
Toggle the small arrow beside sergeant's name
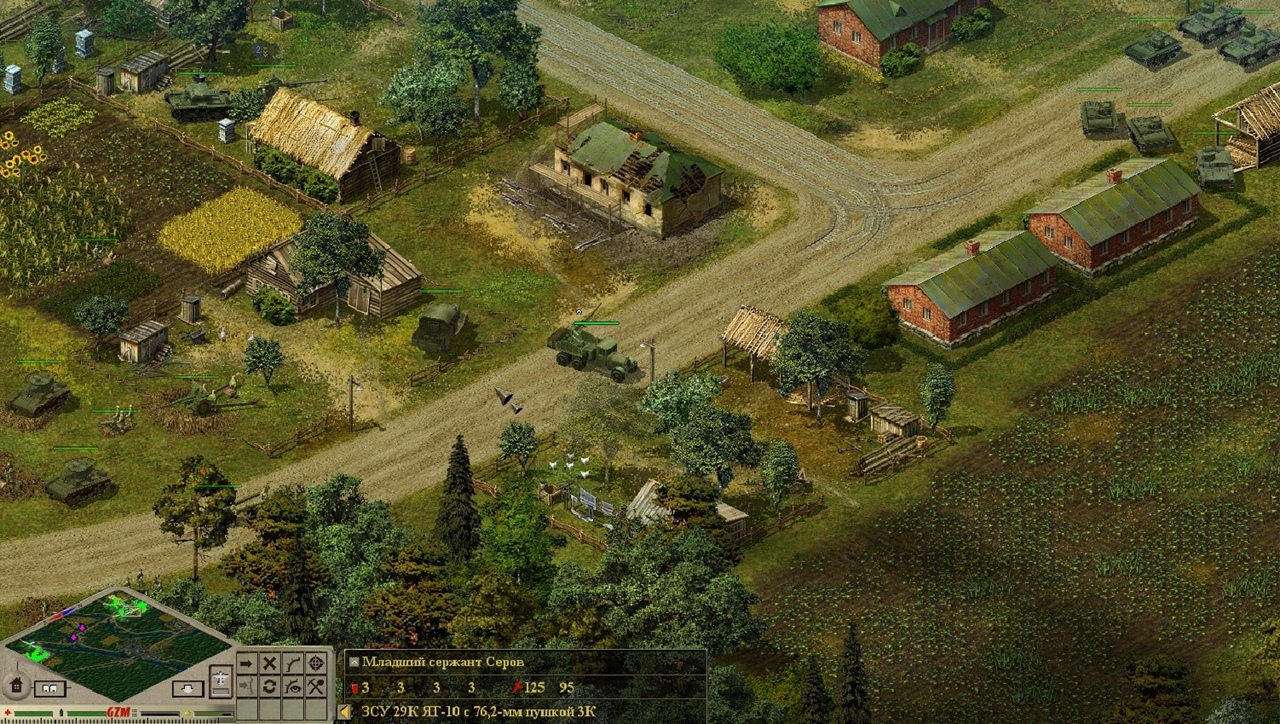(353, 662)
